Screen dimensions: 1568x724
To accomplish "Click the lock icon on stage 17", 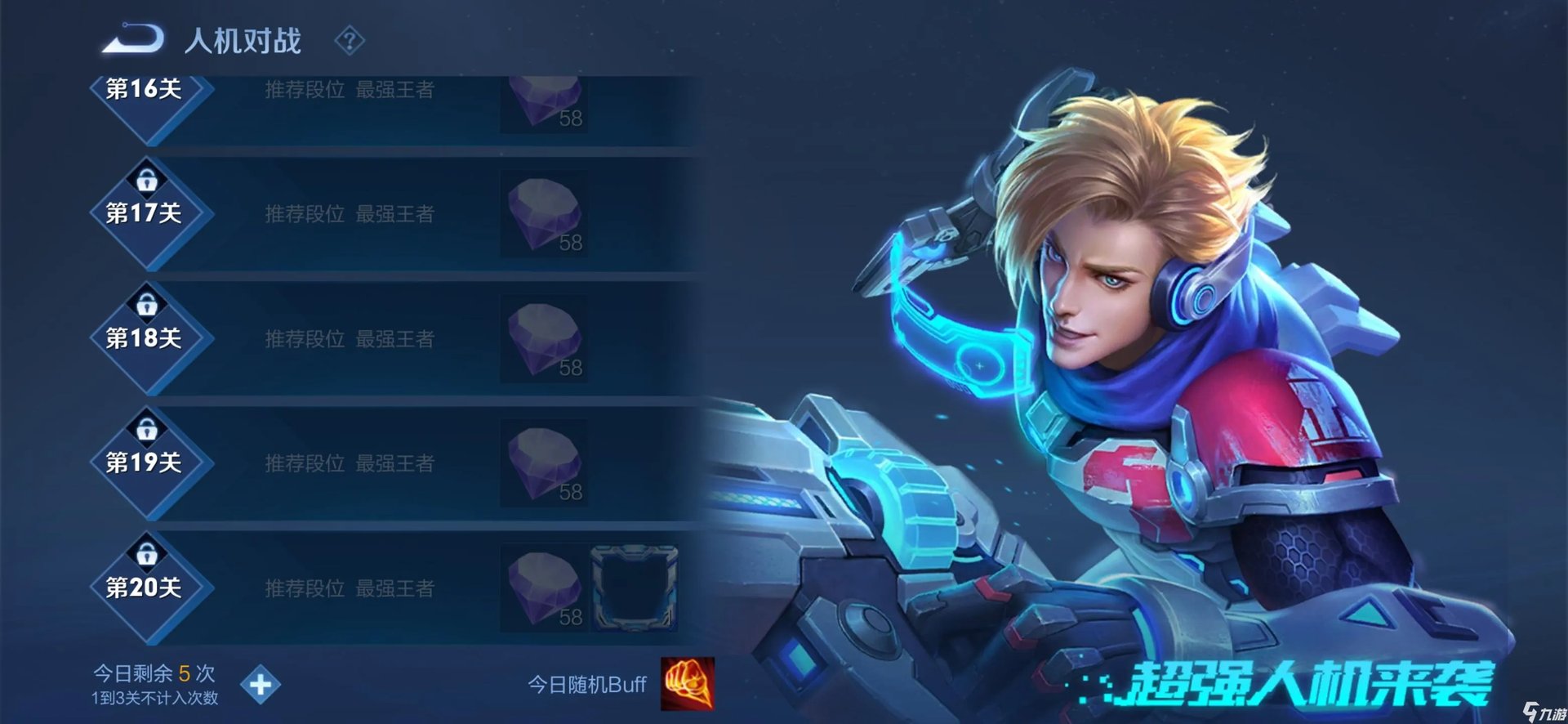I will (147, 181).
